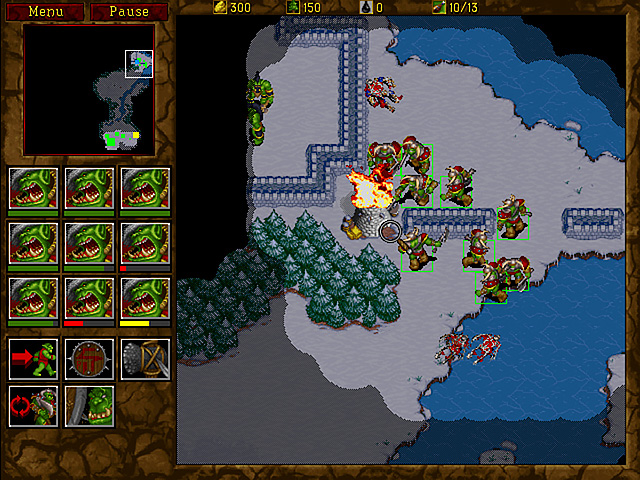Choose the Stand Ground command icon
Image resolution: width=640 pixels, height=480 pixels.
coord(89,406)
